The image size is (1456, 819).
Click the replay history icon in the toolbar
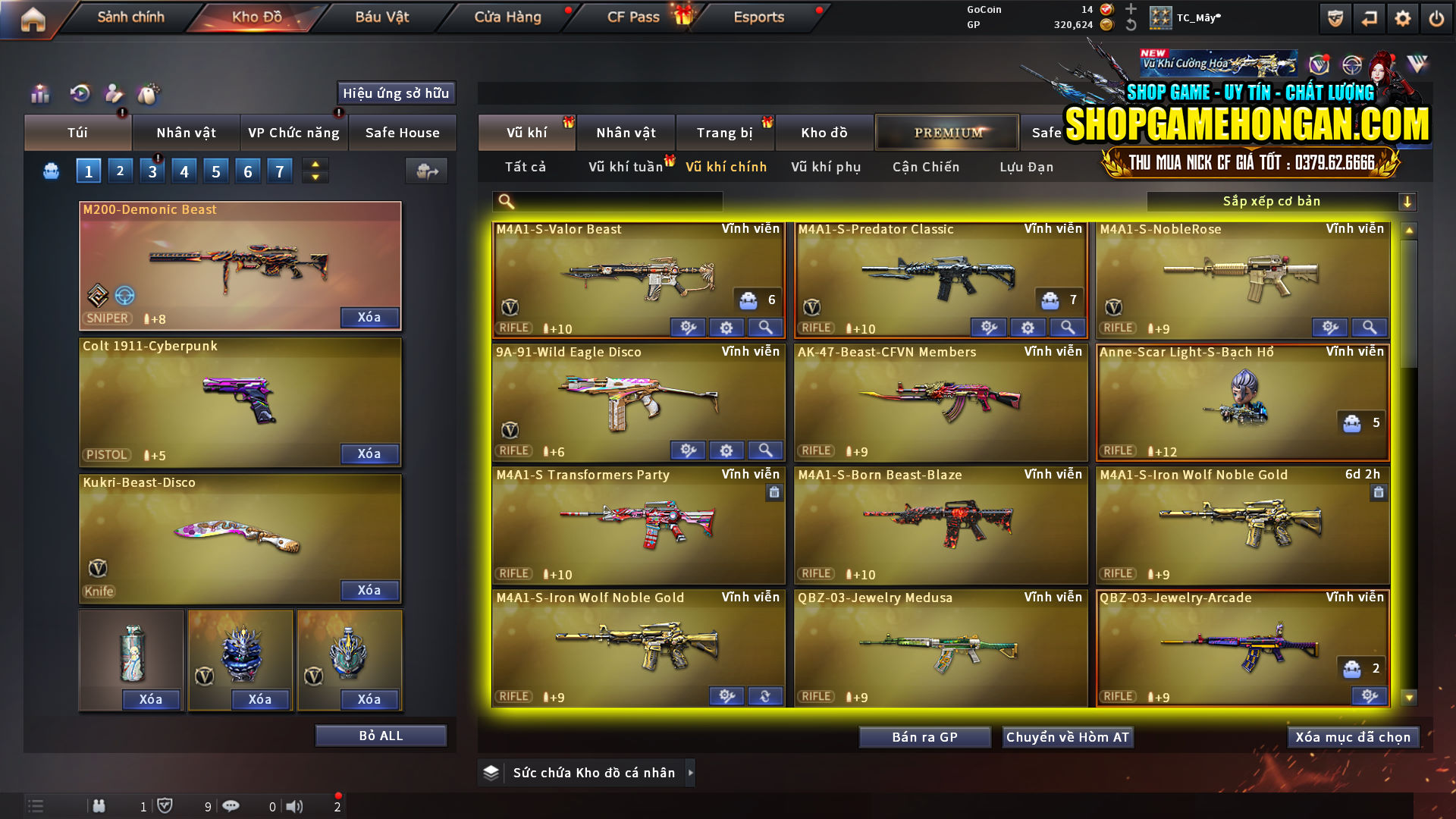click(80, 94)
